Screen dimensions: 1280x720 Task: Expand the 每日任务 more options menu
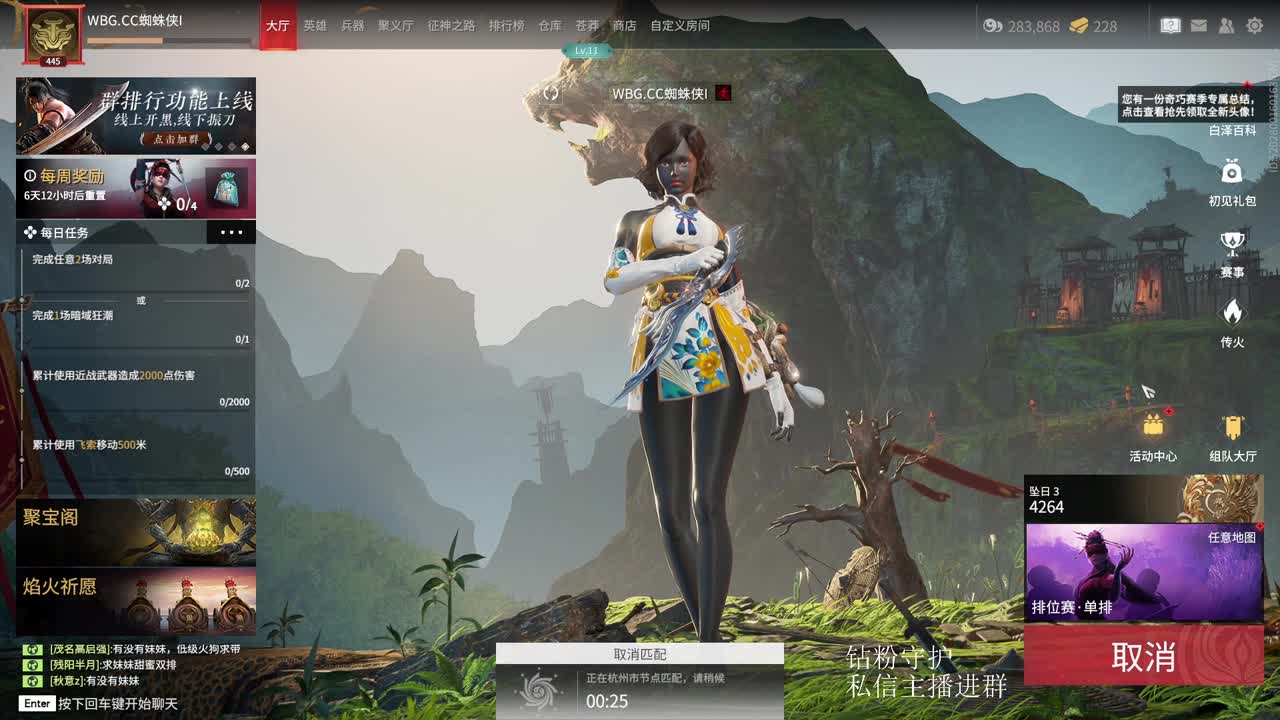[x=233, y=231]
